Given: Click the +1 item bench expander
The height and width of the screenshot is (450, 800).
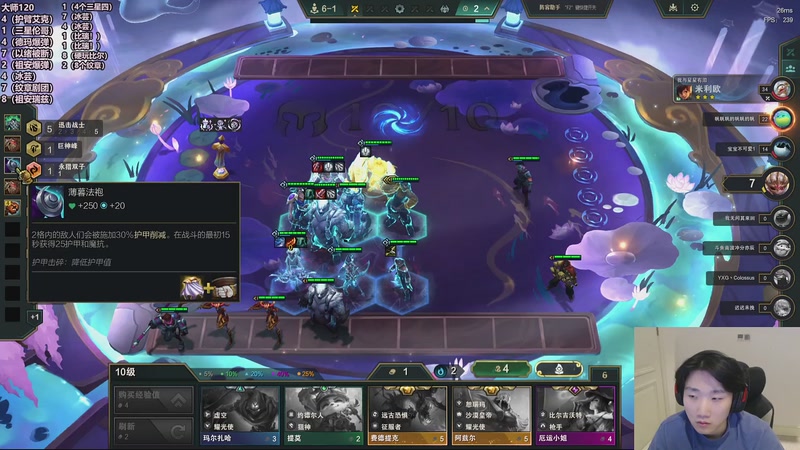Looking at the screenshot, I should (35, 316).
